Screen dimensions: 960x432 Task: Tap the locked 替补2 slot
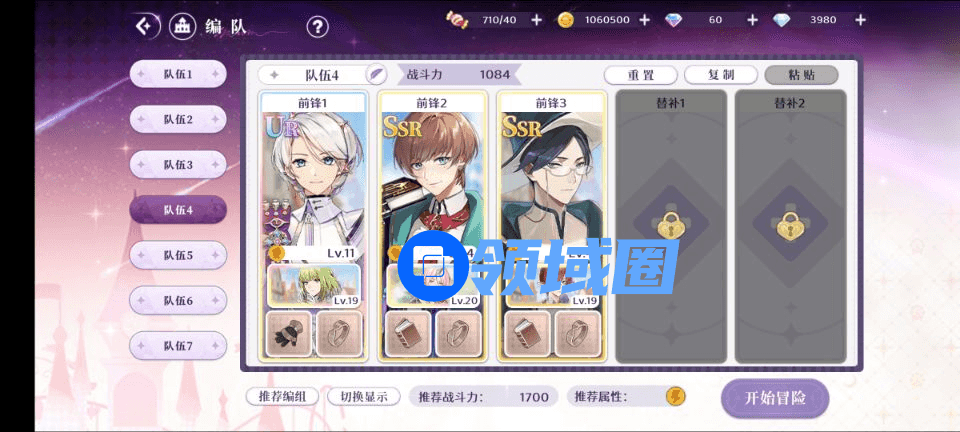click(790, 225)
